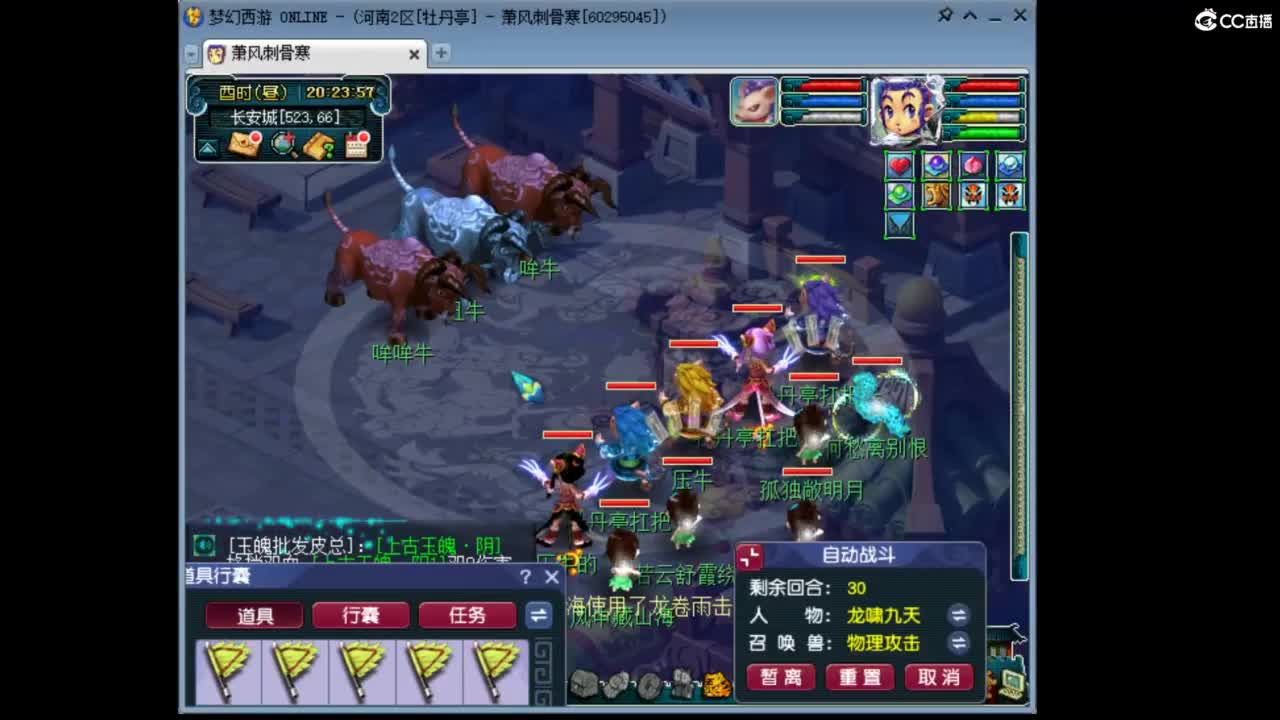Screen dimensions: 1280x720
Task: Toggle the swap arrows beside the 任务 tab
Action: [x=540, y=616]
